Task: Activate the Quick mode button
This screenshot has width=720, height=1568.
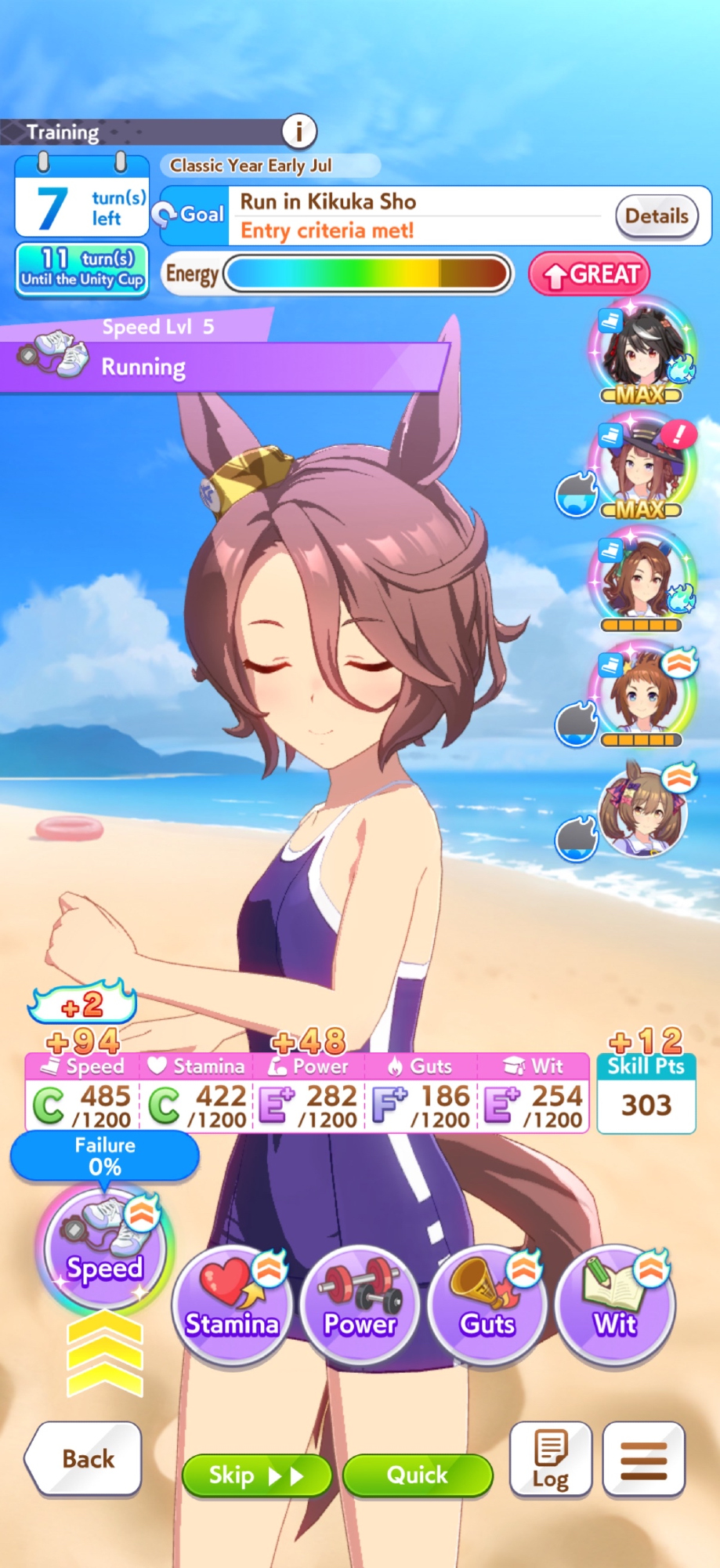Action: tap(418, 1475)
